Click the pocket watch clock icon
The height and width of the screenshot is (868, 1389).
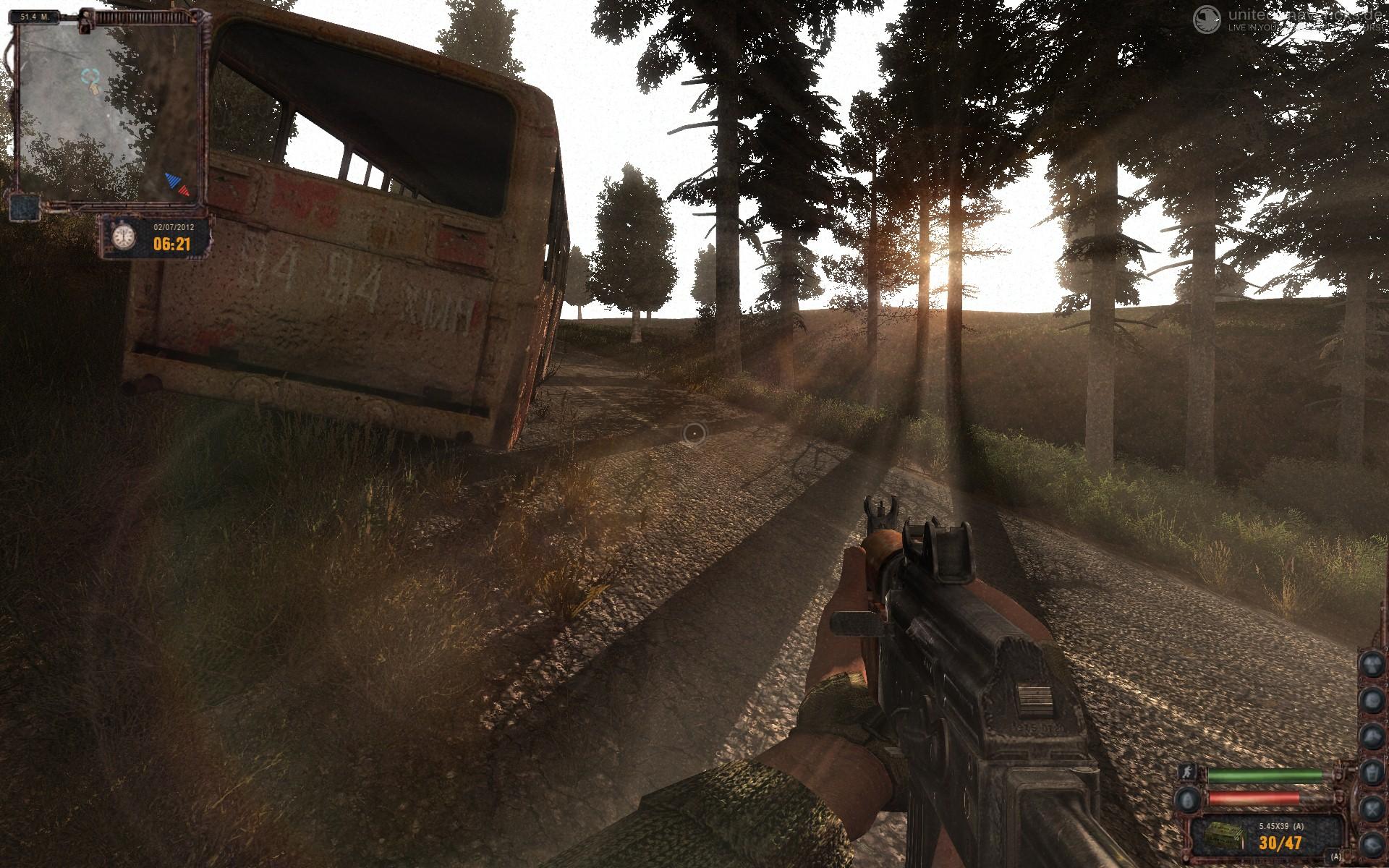125,236
